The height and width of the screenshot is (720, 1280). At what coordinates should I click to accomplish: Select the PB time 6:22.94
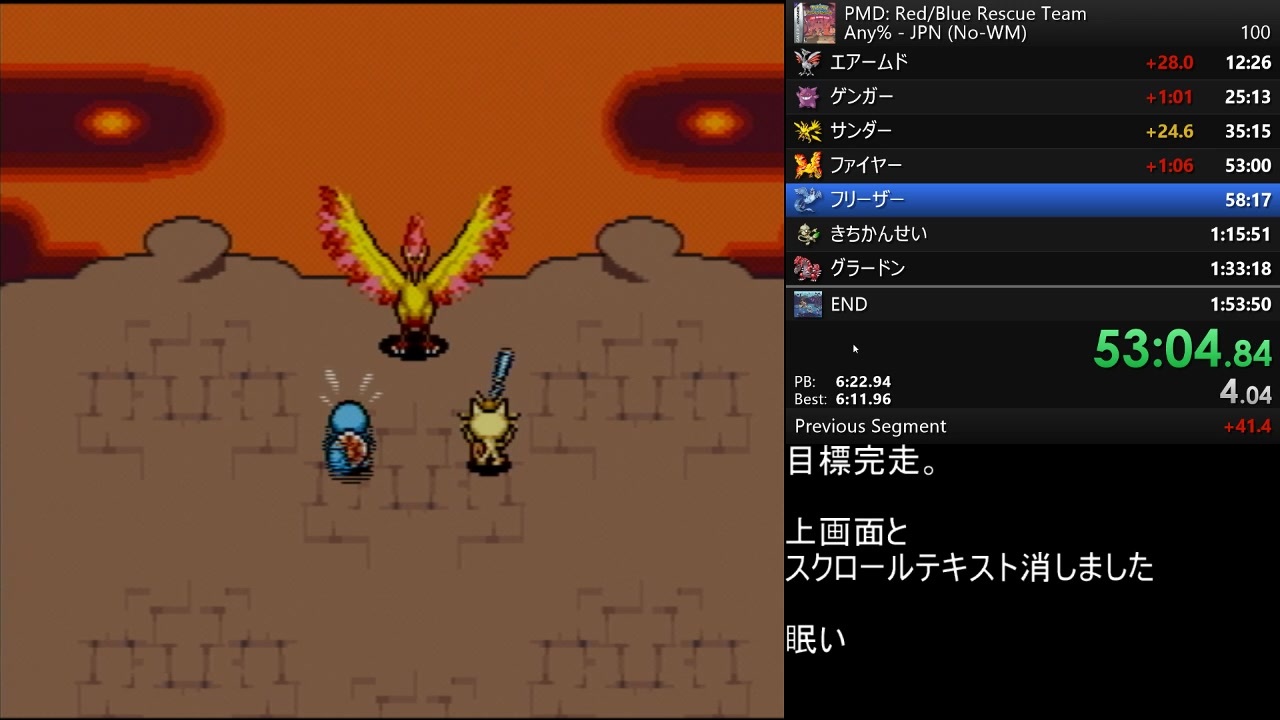coord(862,381)
